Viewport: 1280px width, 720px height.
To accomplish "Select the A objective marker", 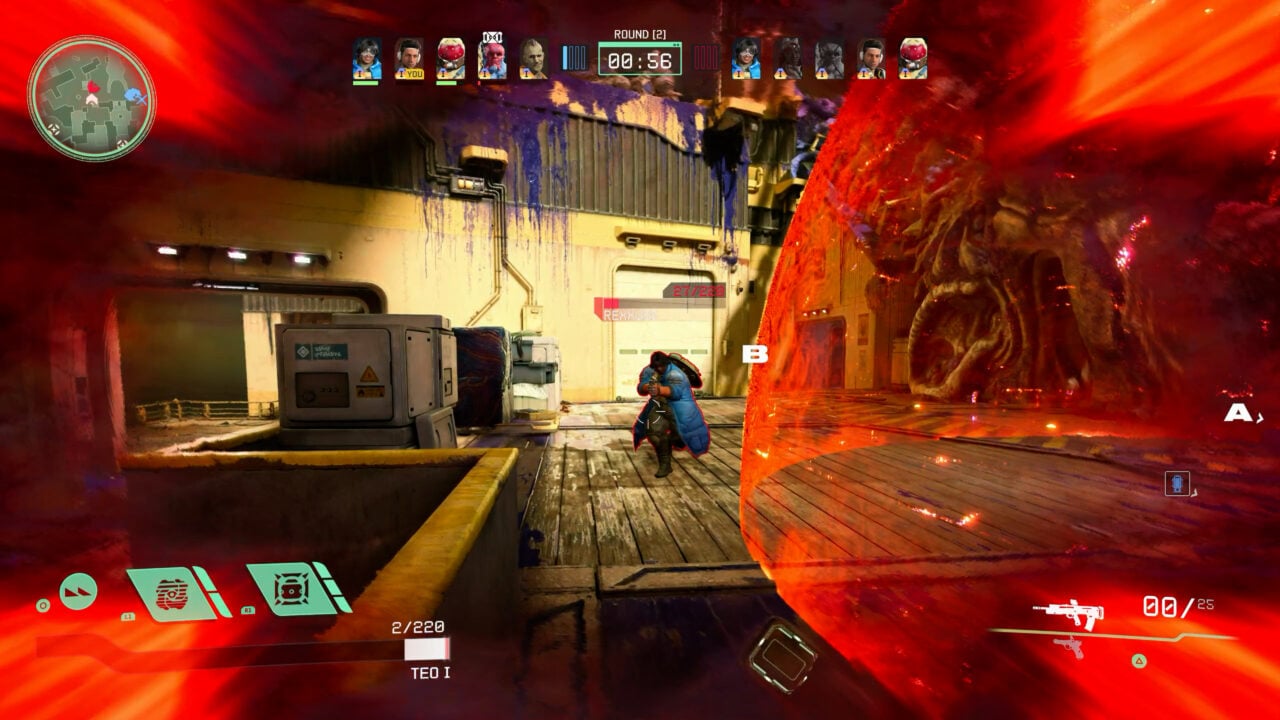I will 1238,412.
